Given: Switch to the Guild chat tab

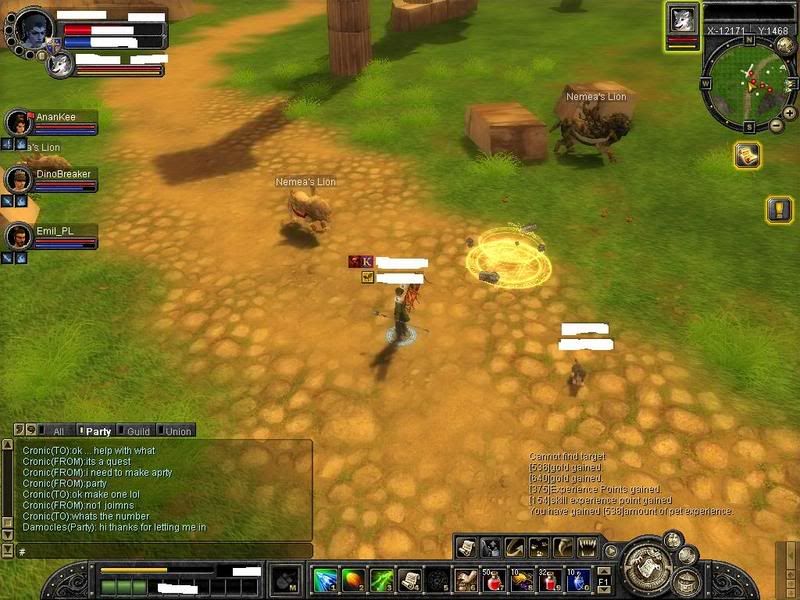Looking at the screenshot, I should point(138,431).
